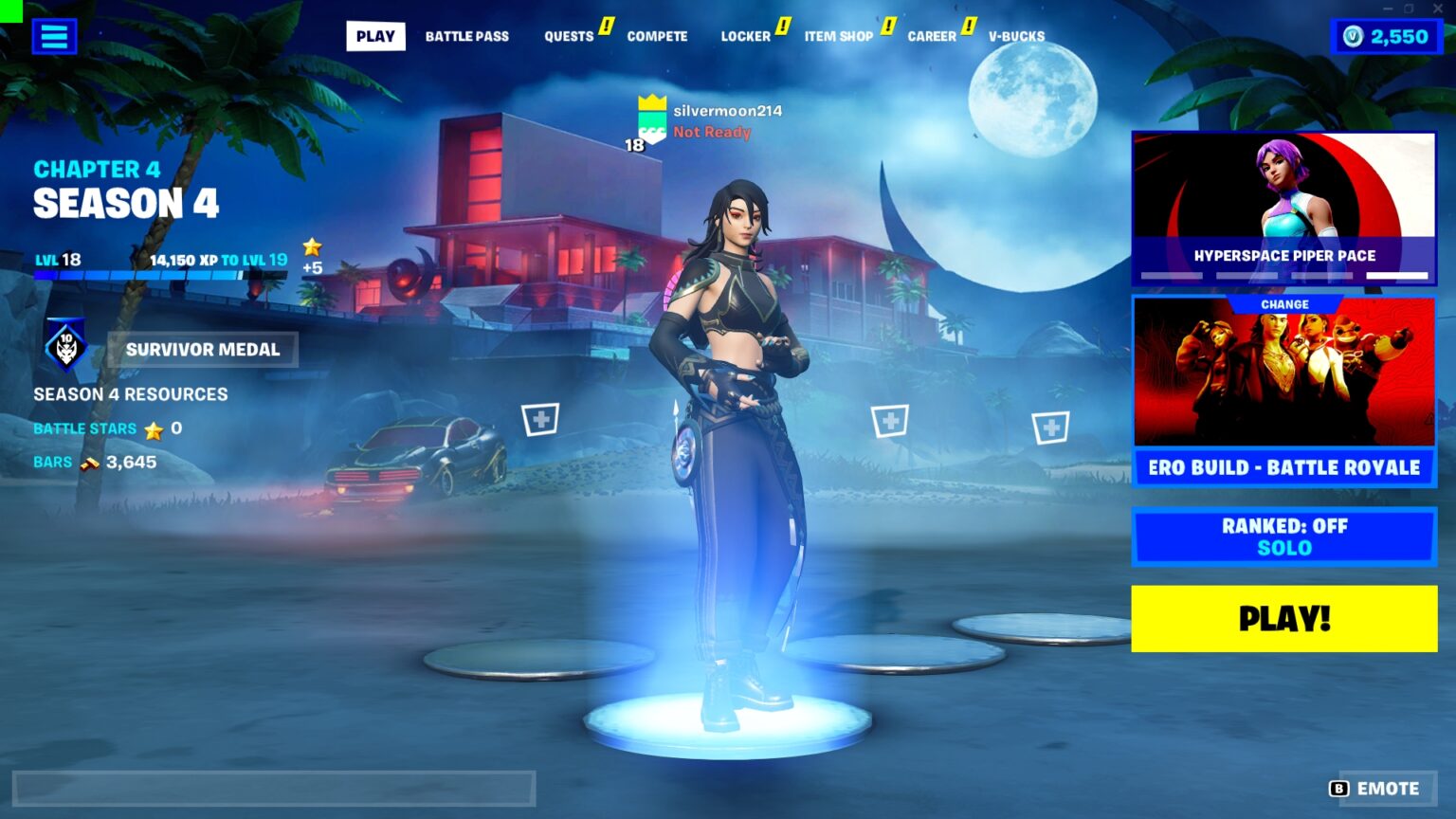Open the hamburger menu

click(x=54, y=36)
